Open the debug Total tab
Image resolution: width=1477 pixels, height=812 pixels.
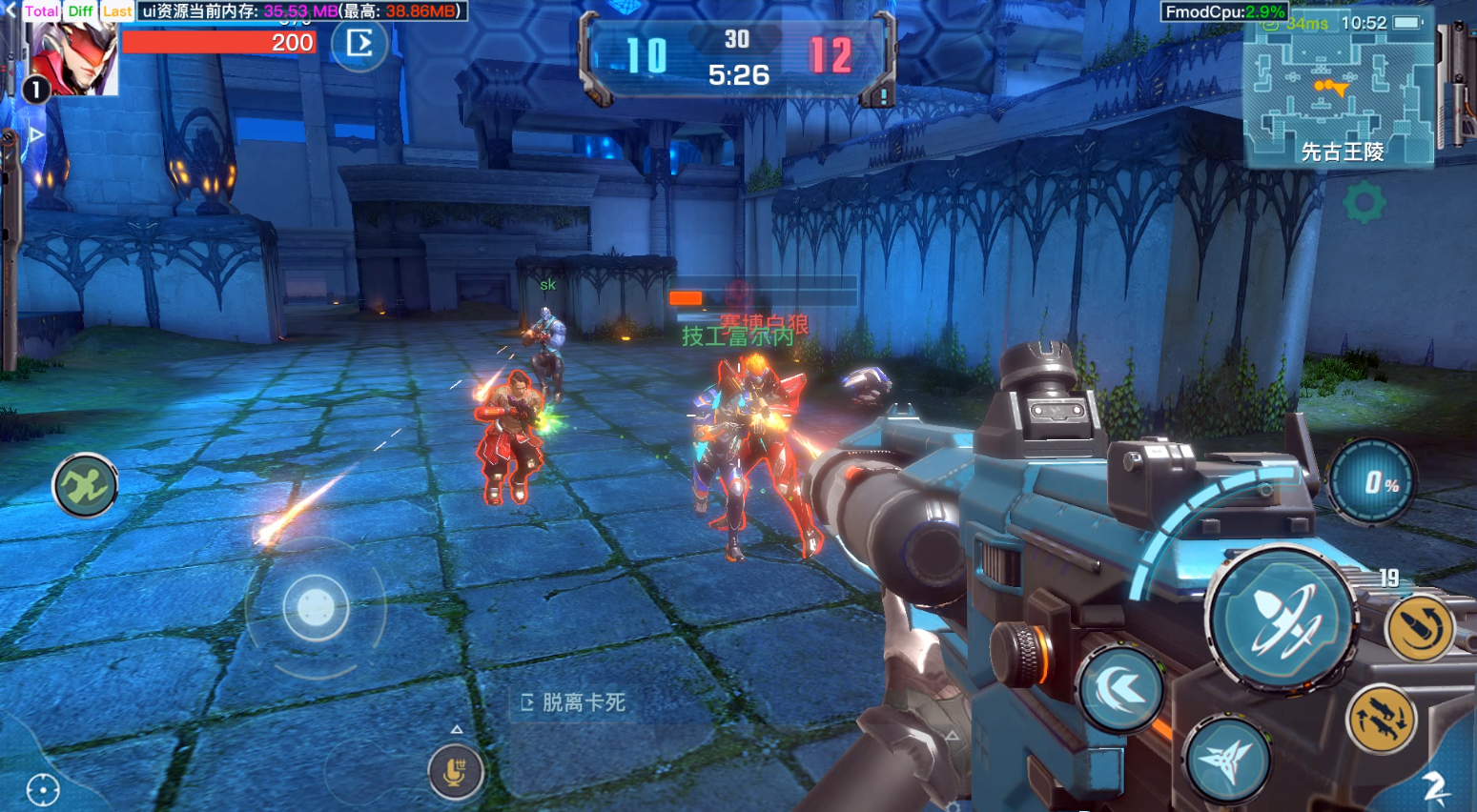[42, 11]
